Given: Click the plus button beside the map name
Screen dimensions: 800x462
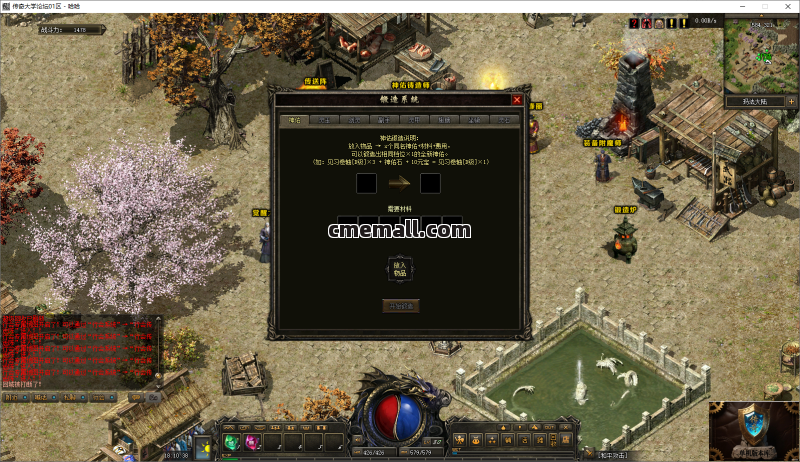Looking at the screenshot, I should coord(791,101).
